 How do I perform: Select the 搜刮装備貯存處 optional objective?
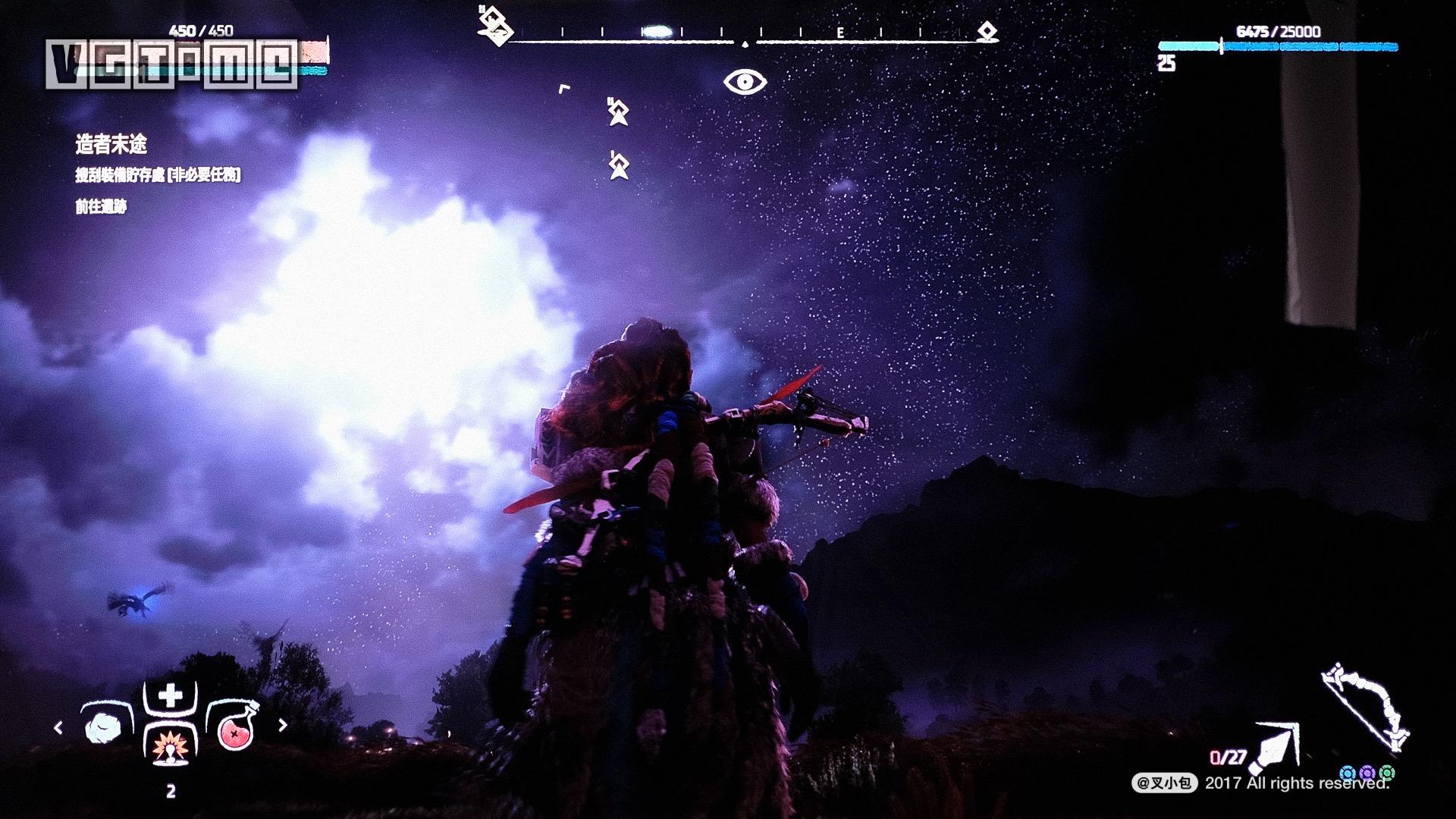(x=158, y=175)
